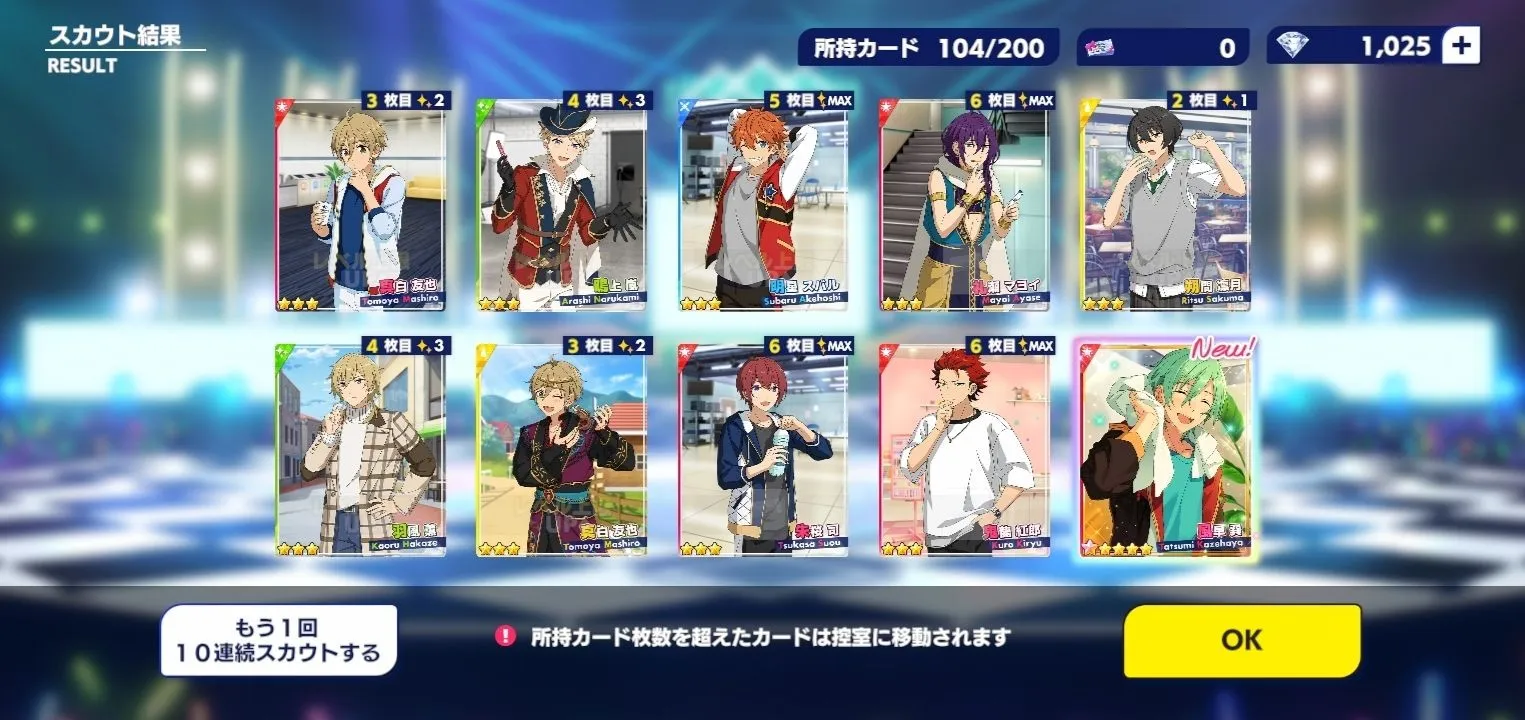Tap the plus button beside the diamond count

(1461, 46)
